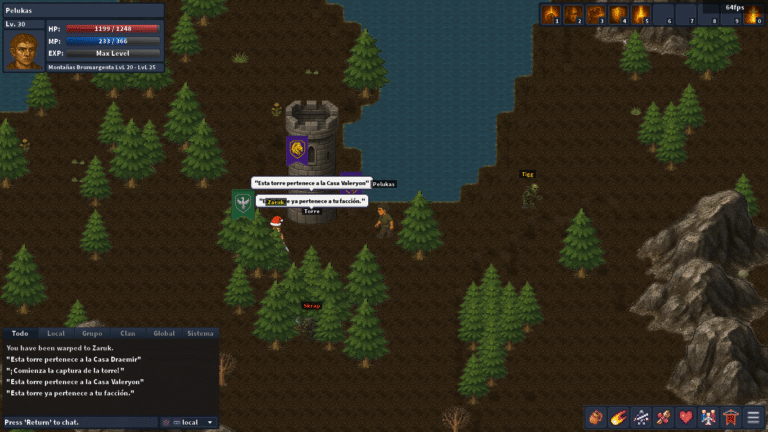Open the quest scroll icon
Viewport: 768px width, 432px height.
pos(663,417)
